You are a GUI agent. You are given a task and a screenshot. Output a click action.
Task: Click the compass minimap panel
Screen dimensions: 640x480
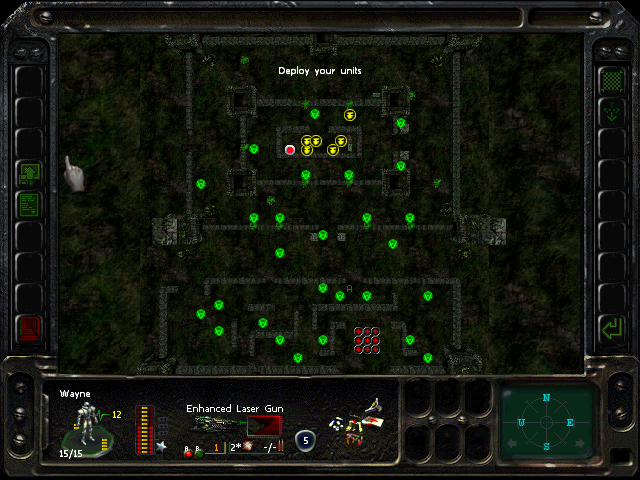[546, 421]
